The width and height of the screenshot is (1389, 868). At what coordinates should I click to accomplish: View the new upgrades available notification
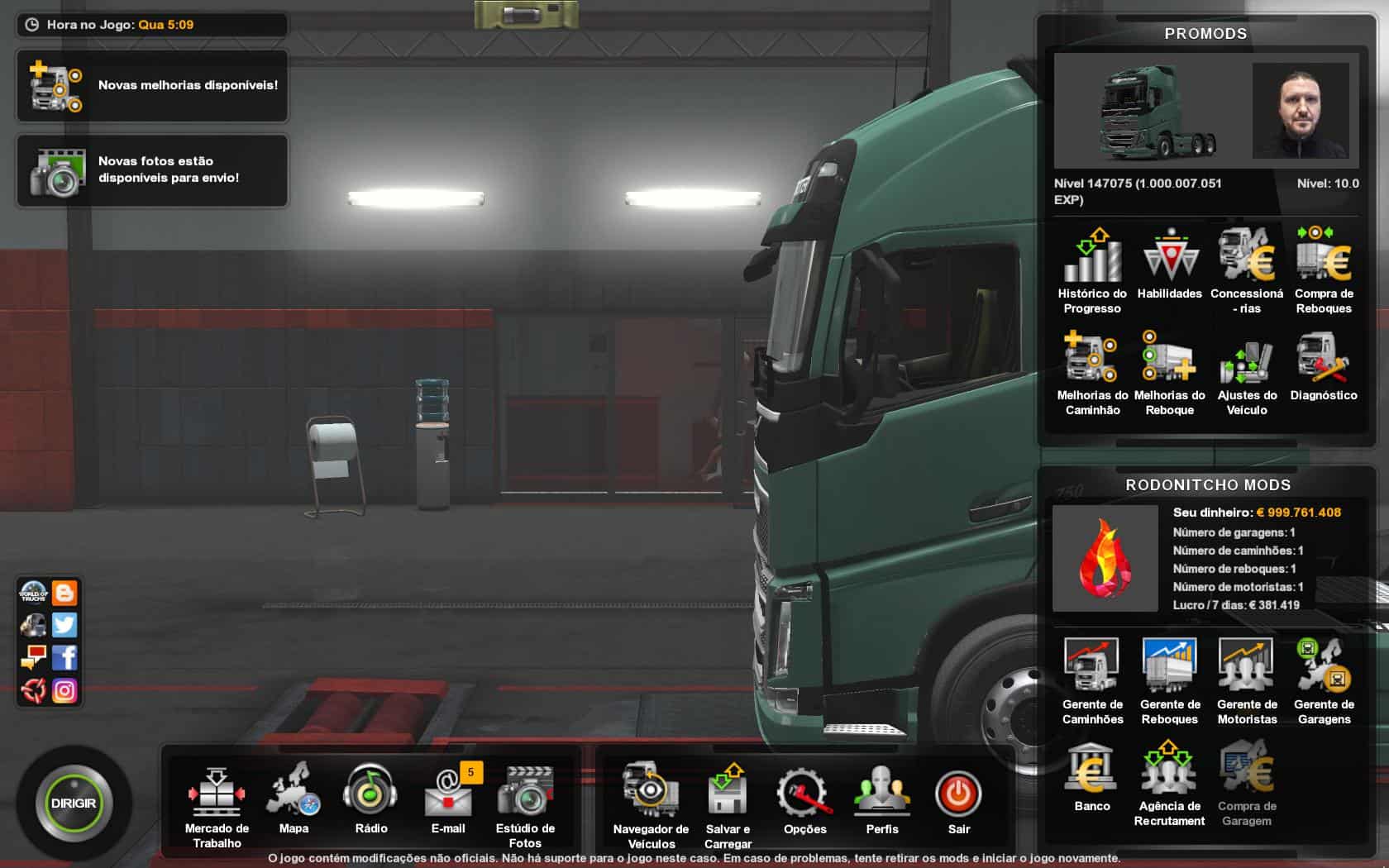tap(152, 86)
